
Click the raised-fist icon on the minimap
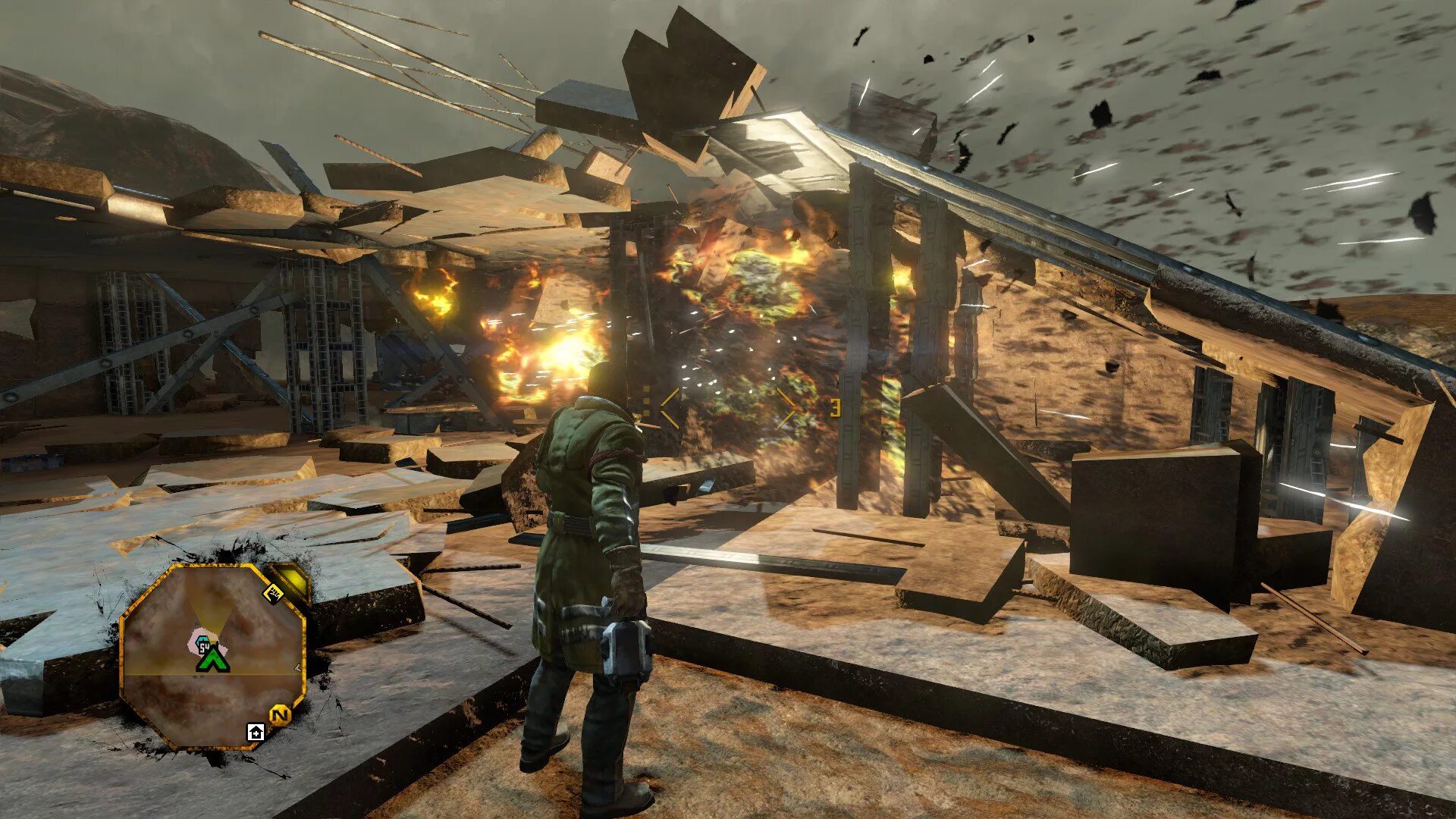(273, 594)
